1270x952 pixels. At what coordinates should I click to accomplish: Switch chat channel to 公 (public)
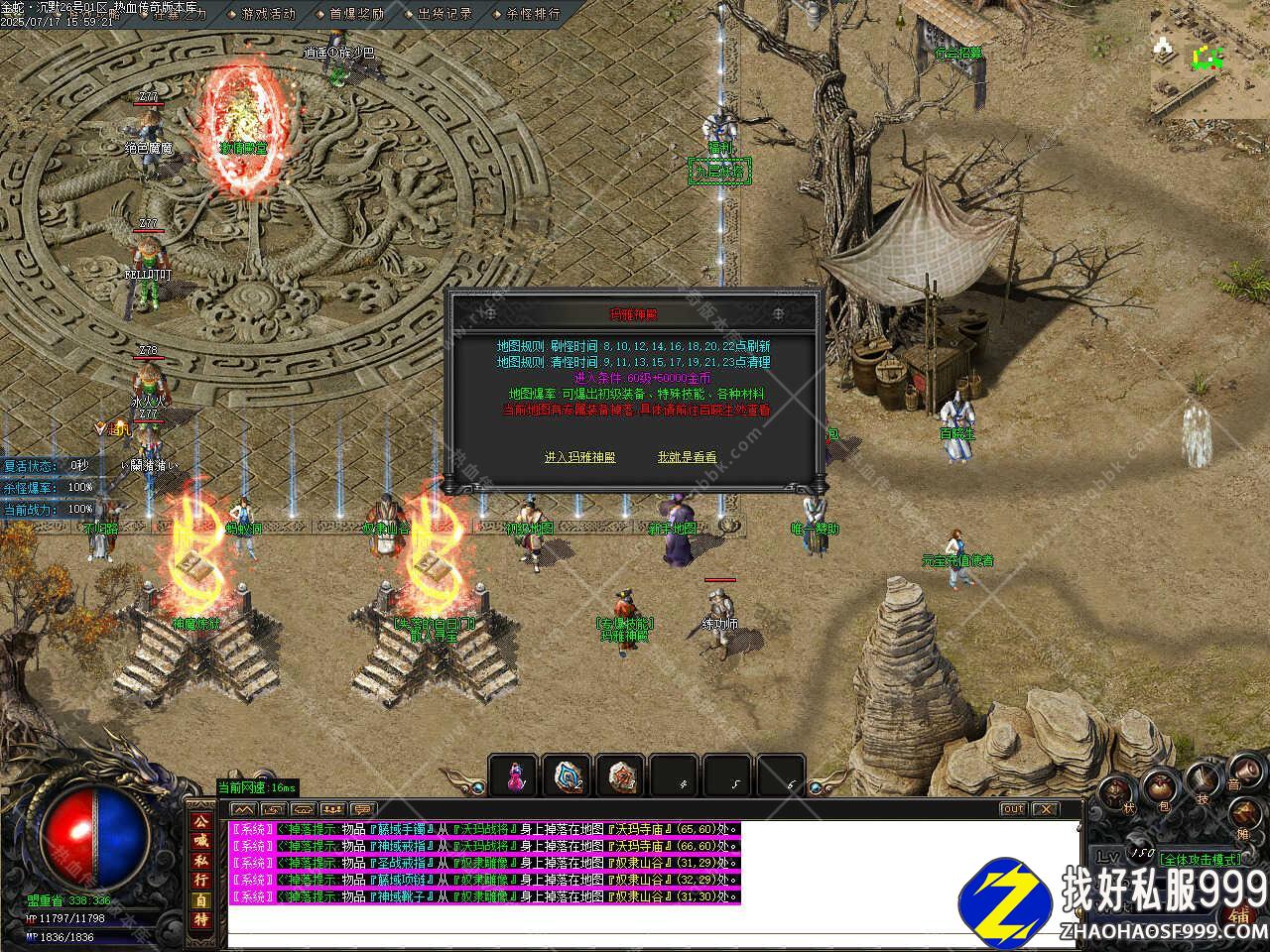click(x=200, y=822)
